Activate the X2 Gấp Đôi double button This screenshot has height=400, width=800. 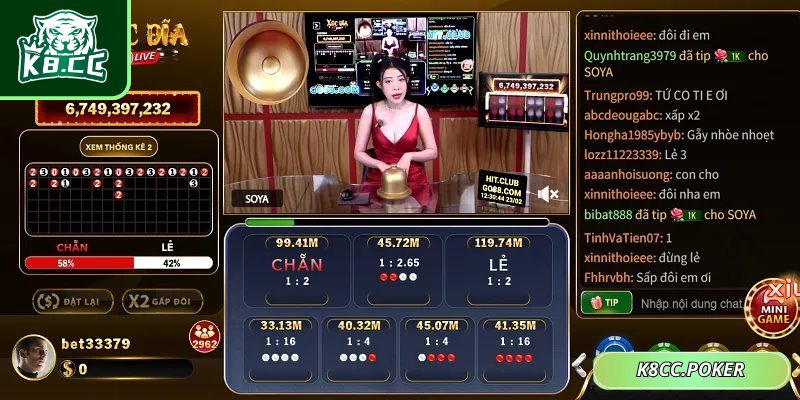point(162,300)
